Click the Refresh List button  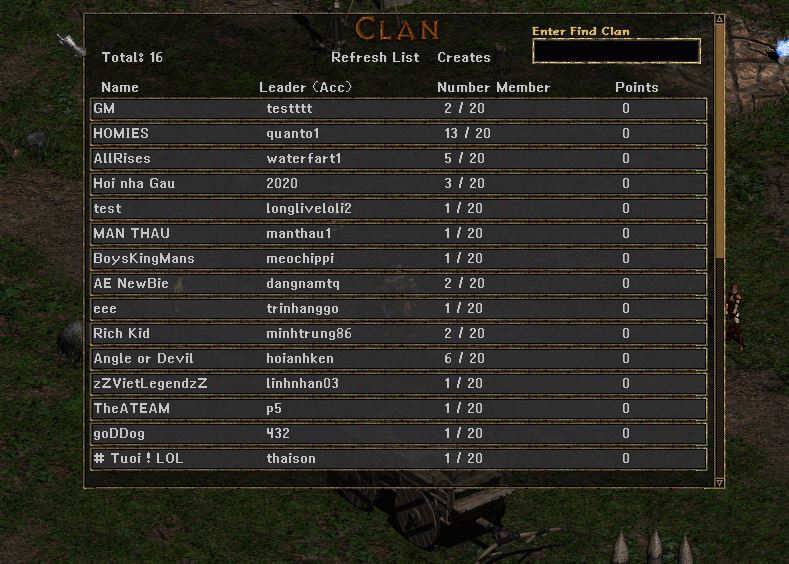(x=375, y=57)
